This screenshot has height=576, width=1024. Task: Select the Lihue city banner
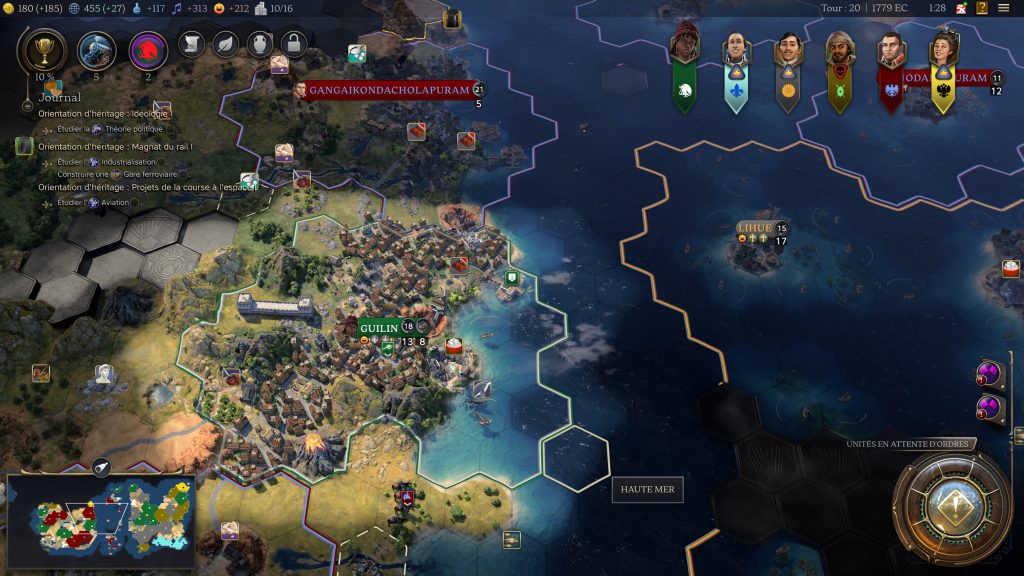755,228
